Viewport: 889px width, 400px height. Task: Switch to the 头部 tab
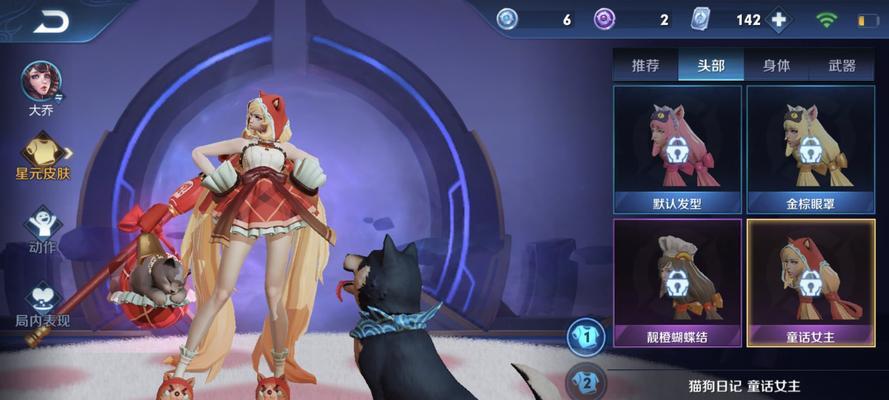click(710, 66)
